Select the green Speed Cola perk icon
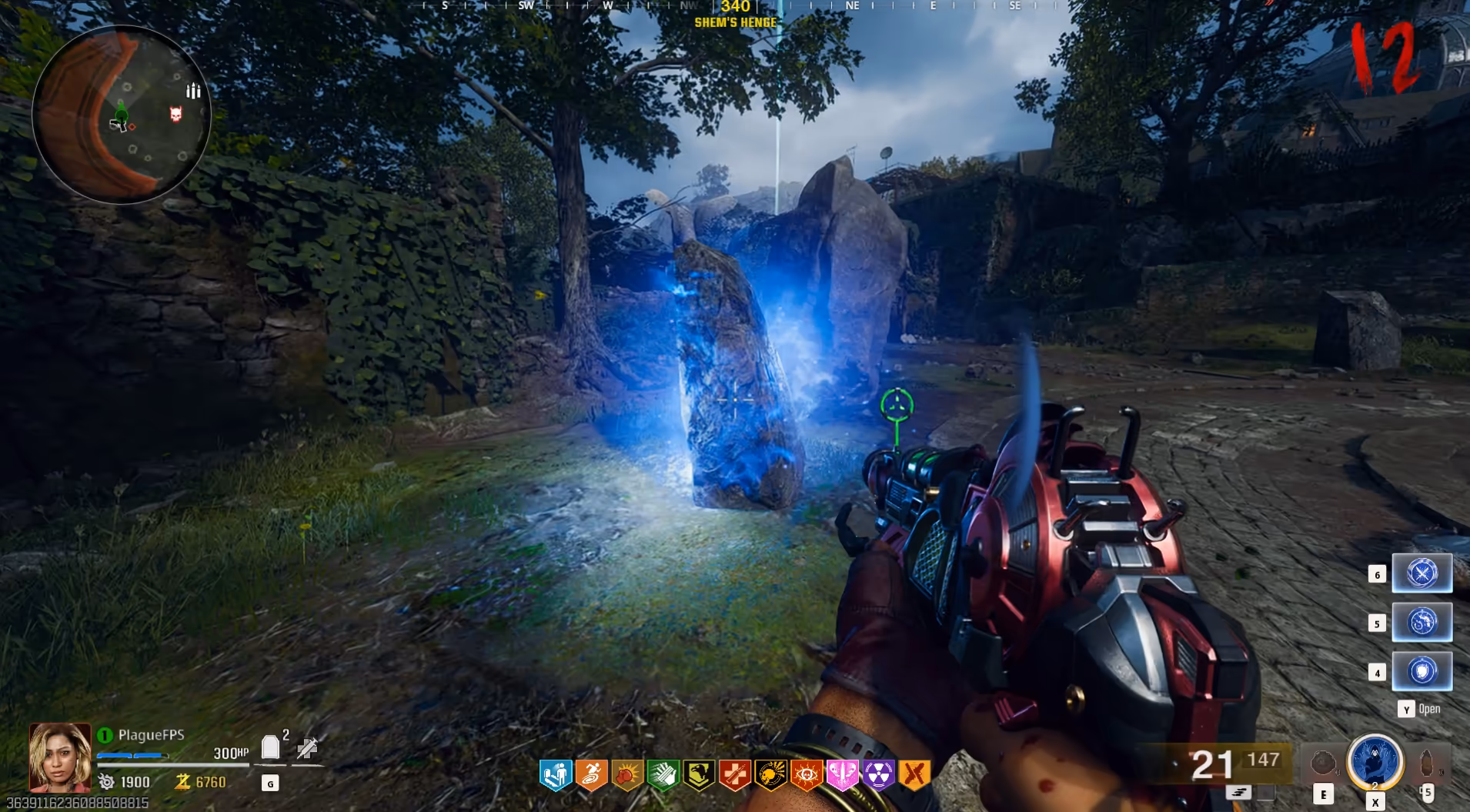 pos(663,775)
